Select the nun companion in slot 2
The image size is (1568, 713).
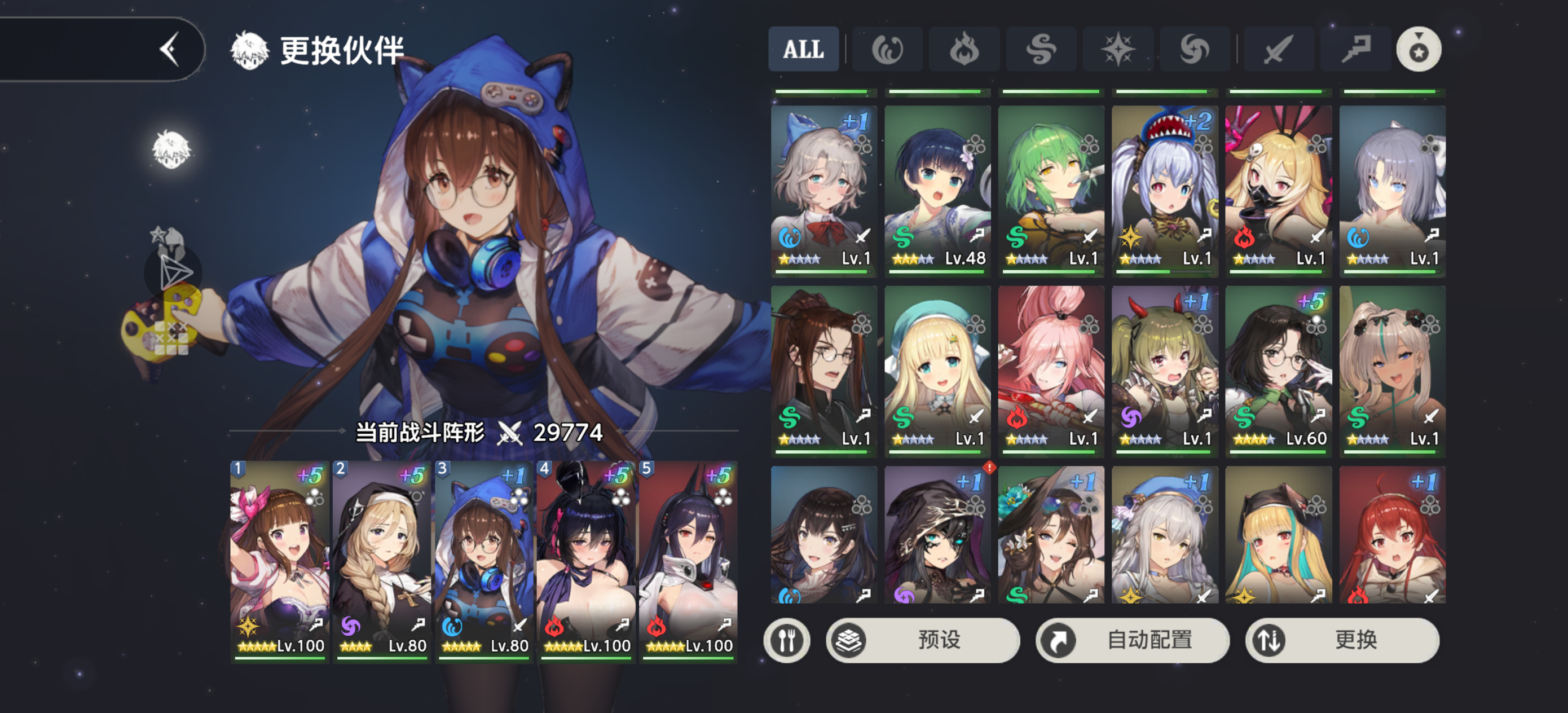[382, 560]
